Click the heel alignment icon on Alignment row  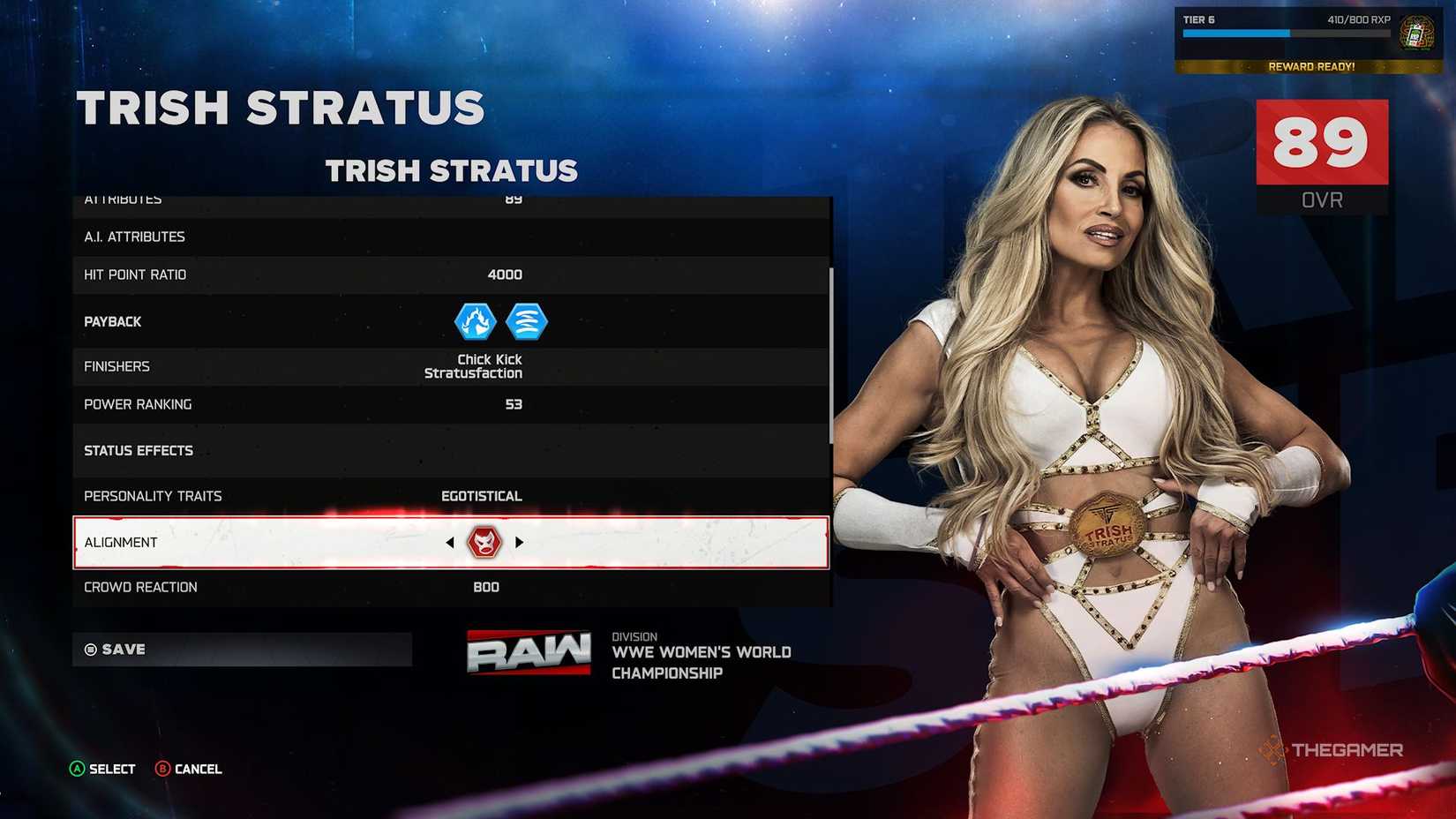(484, 542)
